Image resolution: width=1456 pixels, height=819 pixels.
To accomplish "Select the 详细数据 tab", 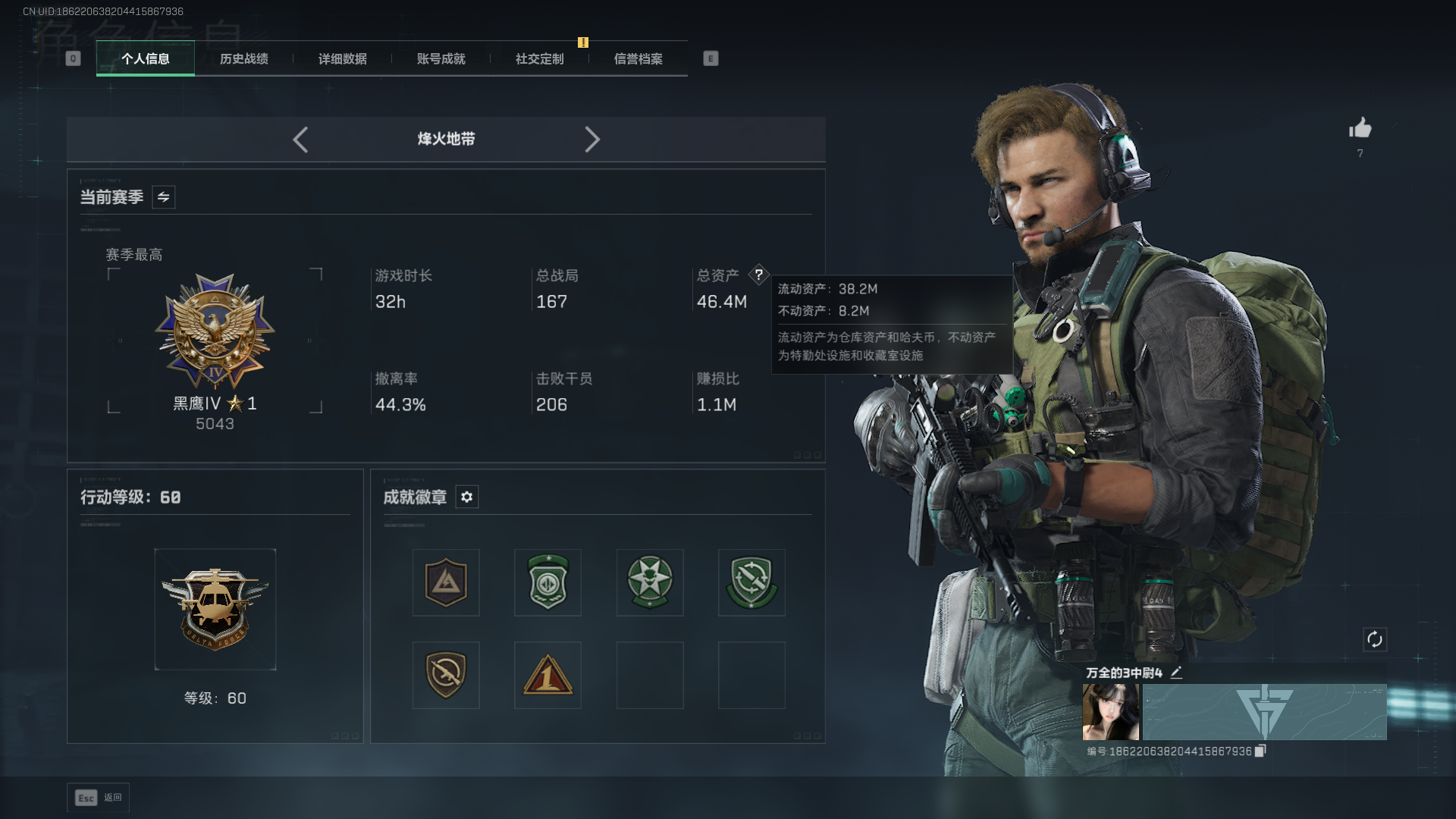I will [x=342, y=58].
